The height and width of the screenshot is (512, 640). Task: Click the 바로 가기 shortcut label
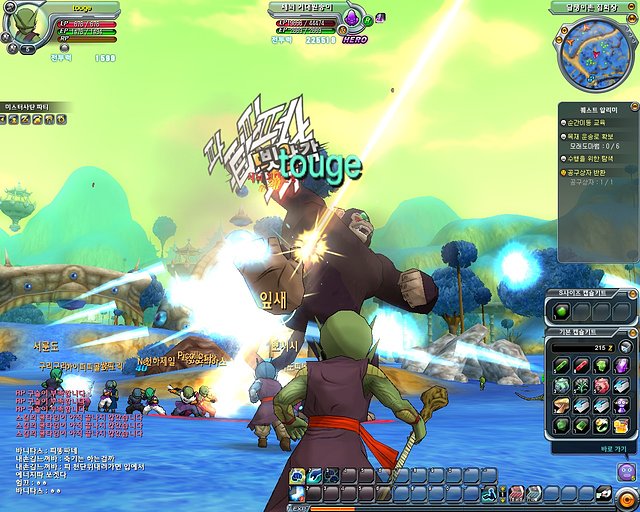coord(614,449)
